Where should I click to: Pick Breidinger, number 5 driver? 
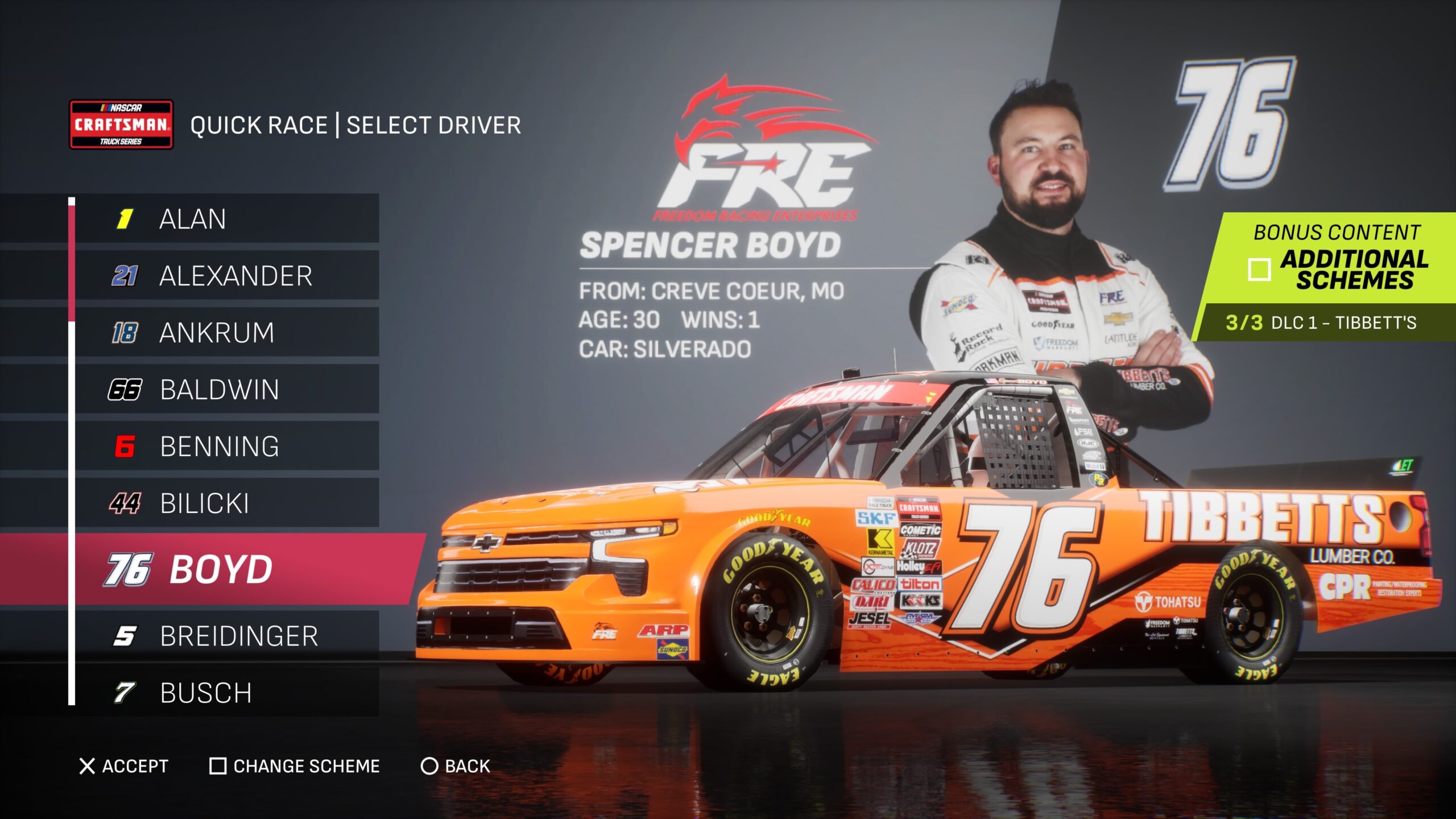coord(227,636)
